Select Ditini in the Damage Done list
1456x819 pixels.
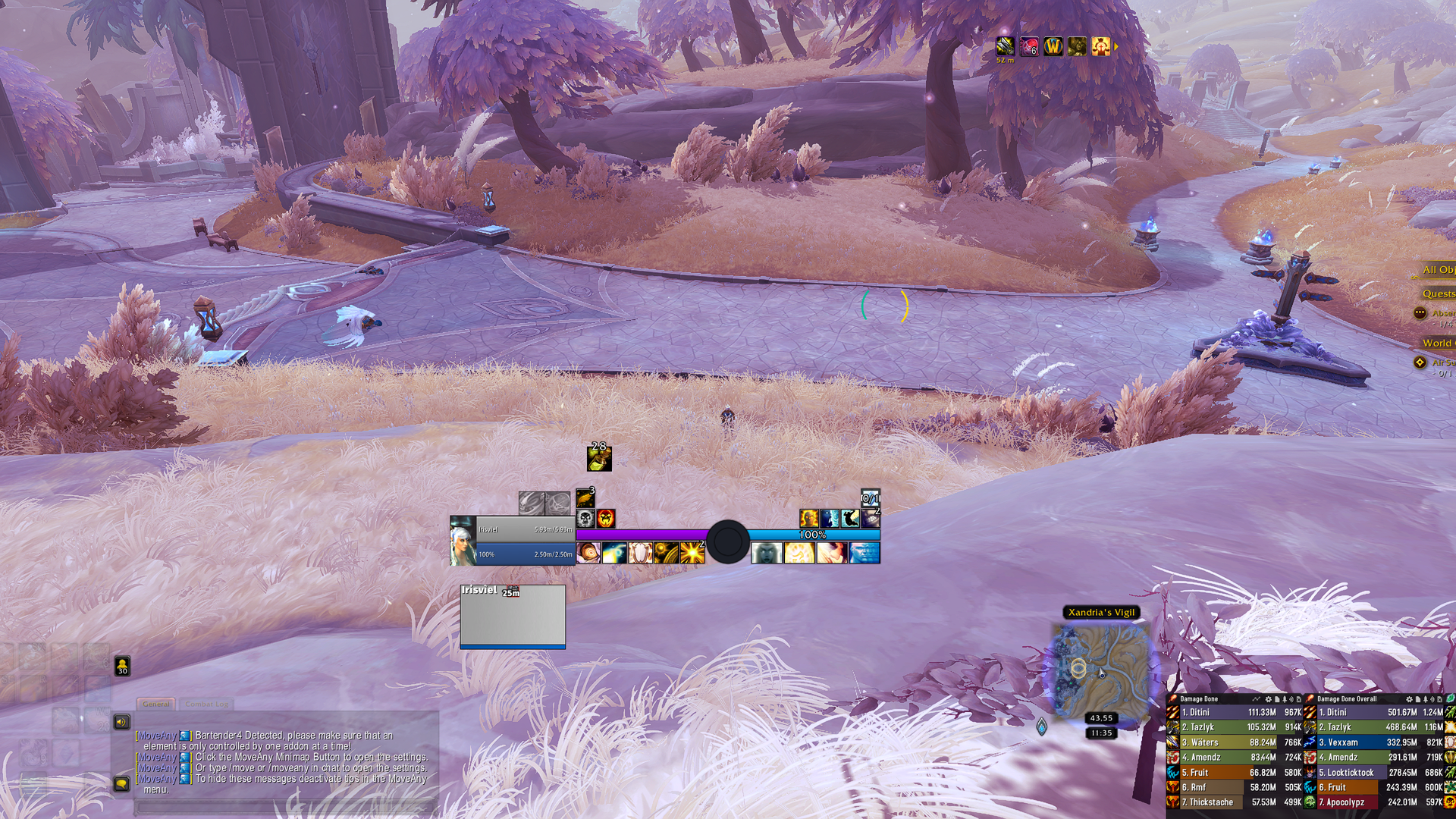coord(1206,711)
